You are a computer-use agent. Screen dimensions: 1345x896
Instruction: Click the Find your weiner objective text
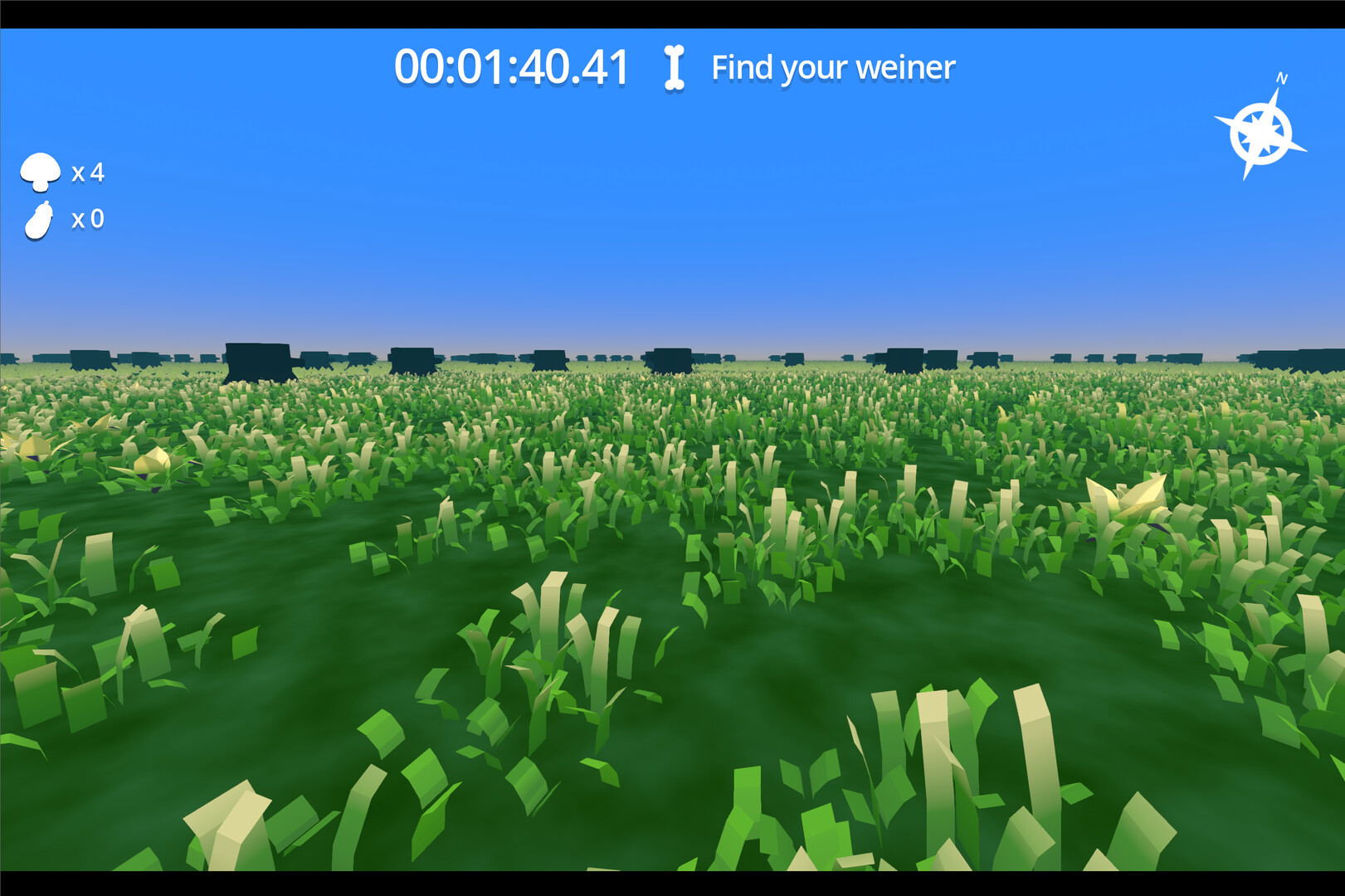coord(833,67)
